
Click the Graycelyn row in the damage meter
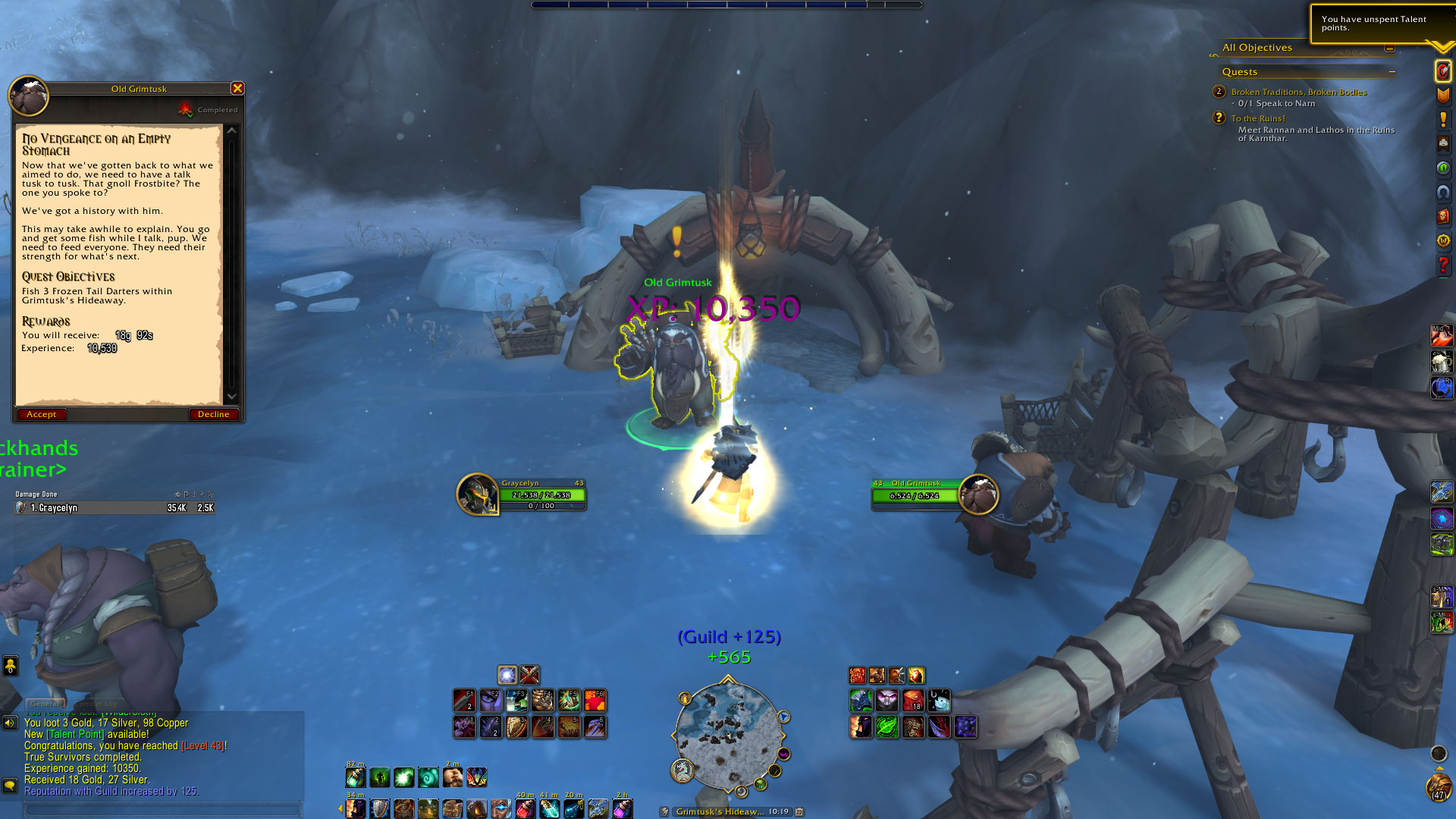tap(115, 508)
